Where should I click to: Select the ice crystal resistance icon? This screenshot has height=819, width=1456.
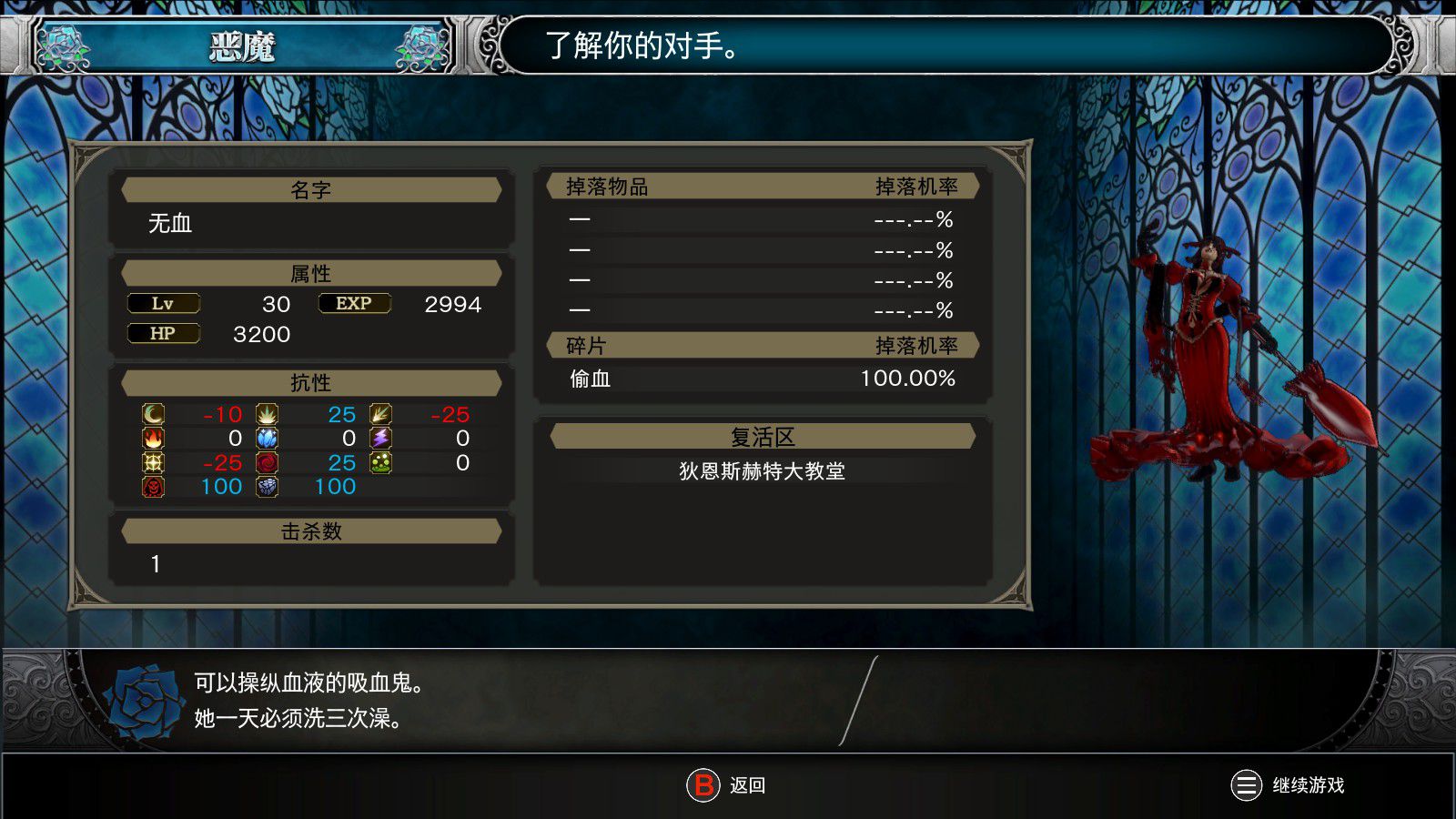[x=267, y=438]
